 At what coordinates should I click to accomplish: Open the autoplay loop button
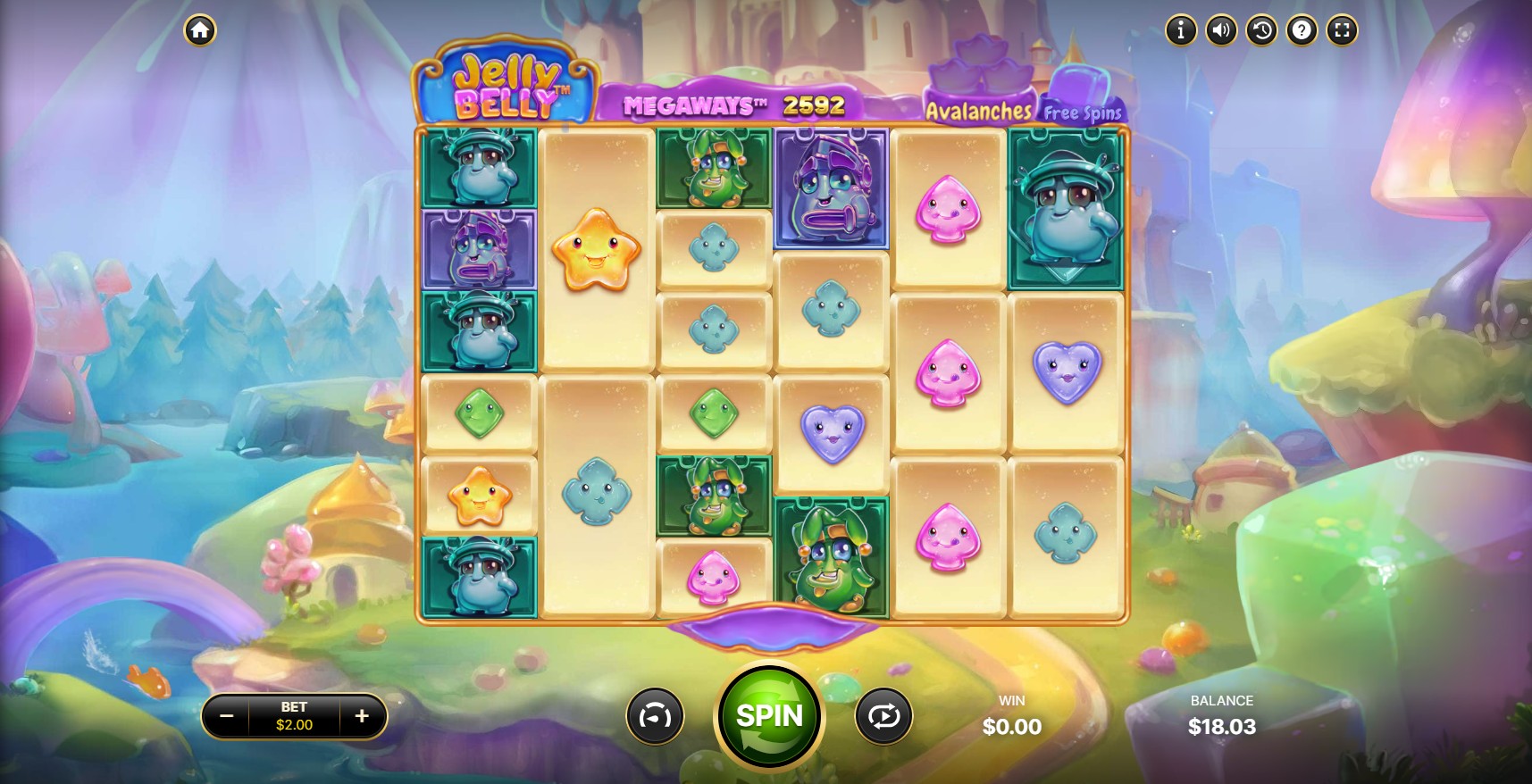point(883,716)
